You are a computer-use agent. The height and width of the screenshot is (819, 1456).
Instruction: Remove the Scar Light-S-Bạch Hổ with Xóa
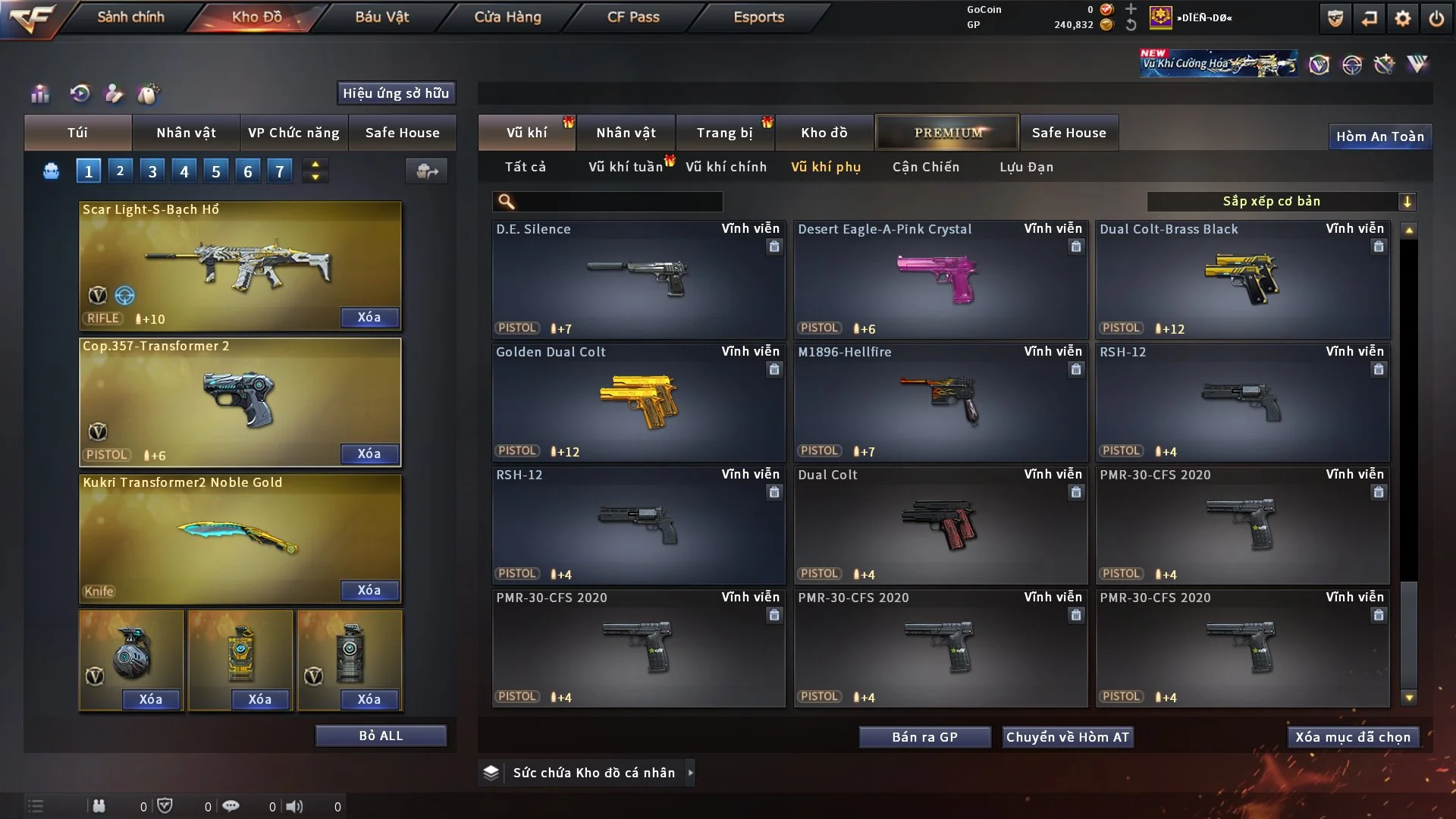coord(369,317)
